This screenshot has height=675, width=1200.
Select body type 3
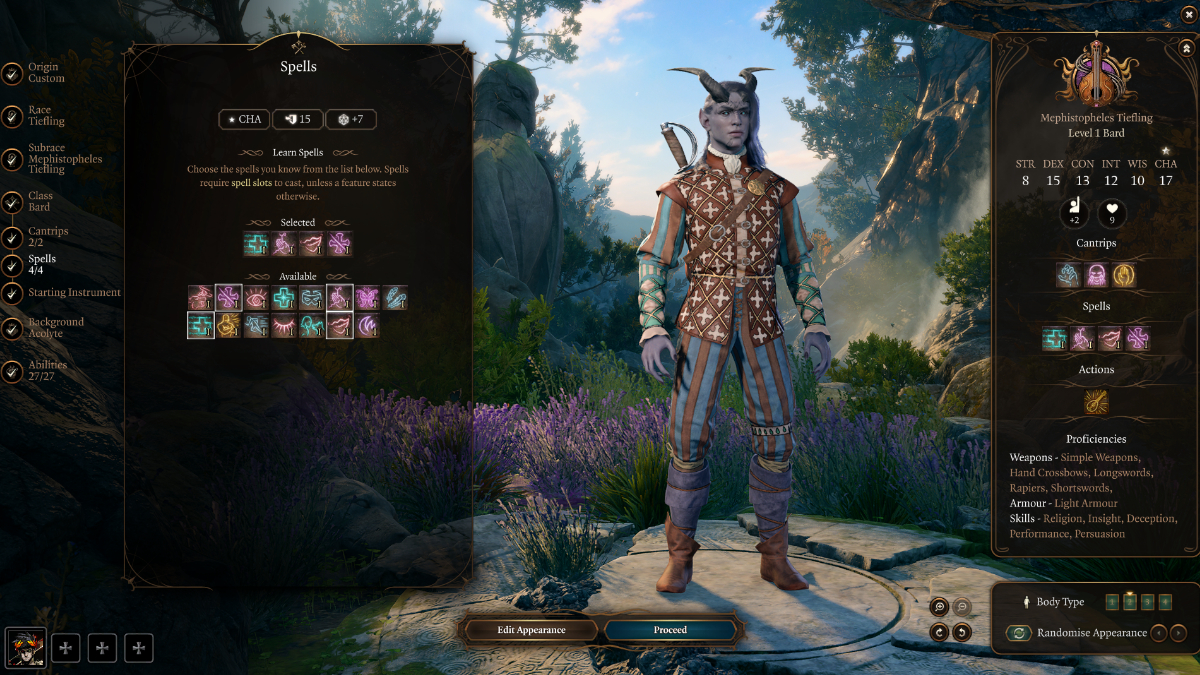point(1148,602)
